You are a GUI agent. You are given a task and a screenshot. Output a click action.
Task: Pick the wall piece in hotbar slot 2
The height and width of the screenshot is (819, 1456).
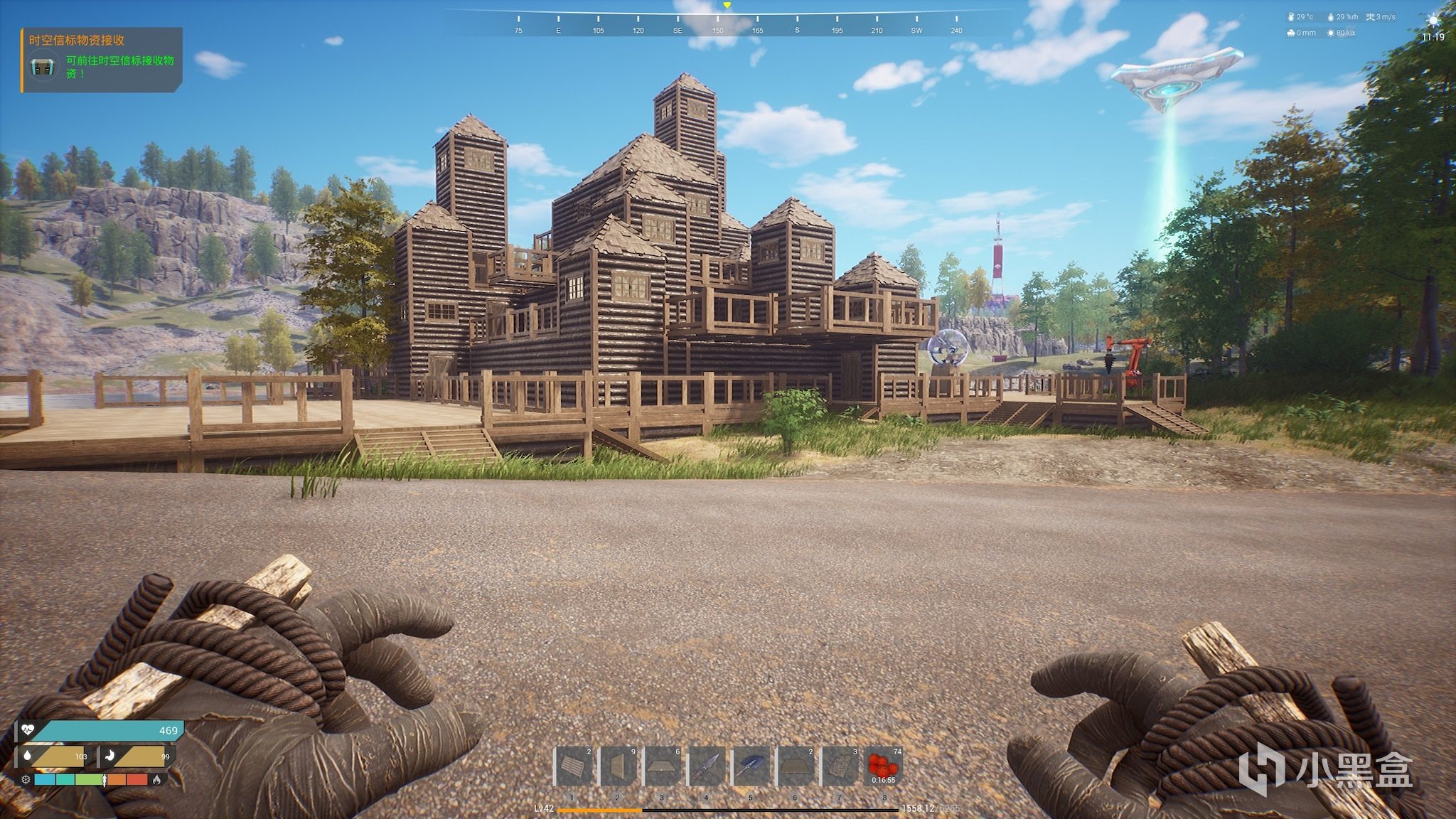618,766
